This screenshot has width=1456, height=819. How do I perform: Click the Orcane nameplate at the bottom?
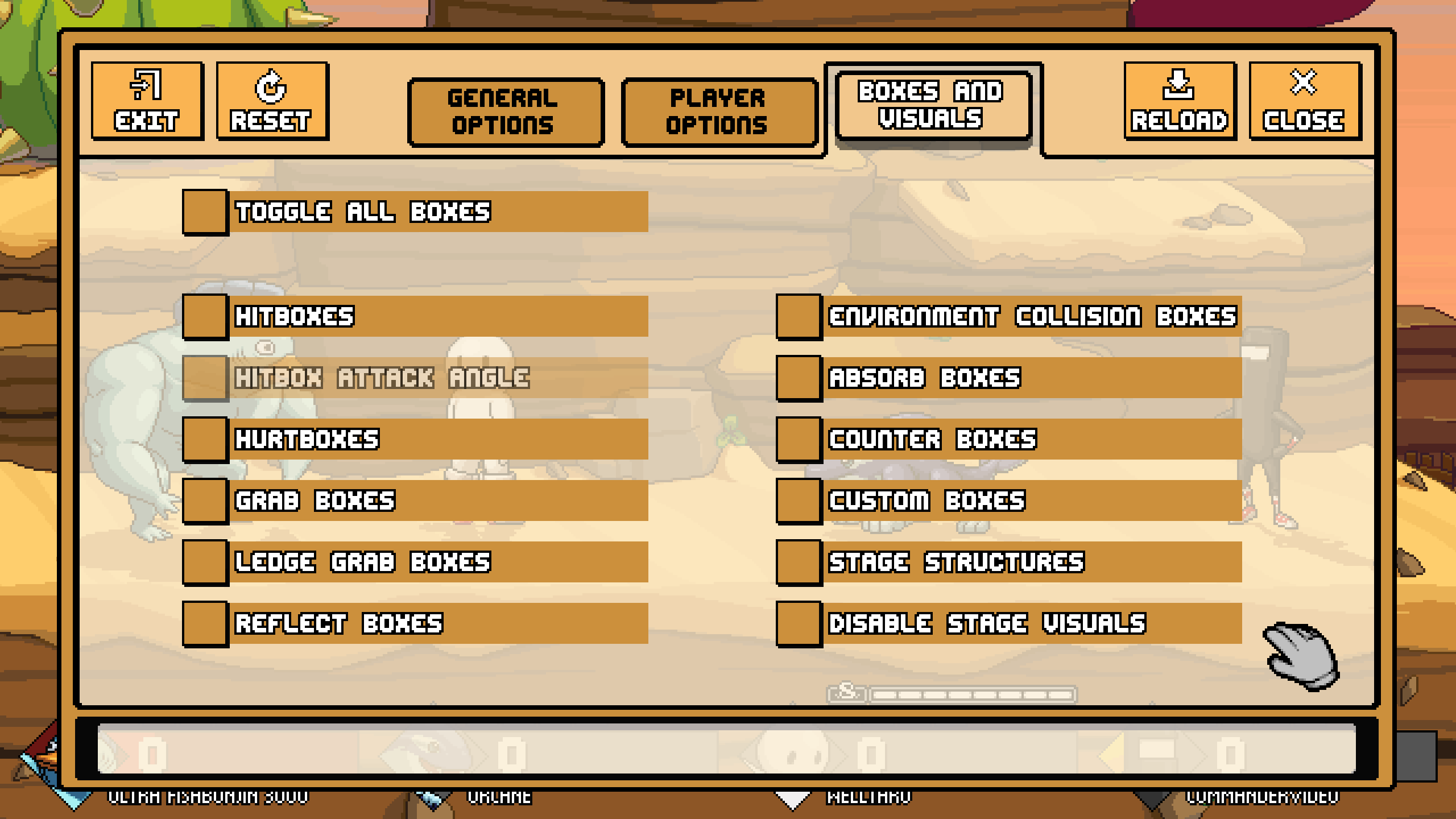(x=499, y=796)
